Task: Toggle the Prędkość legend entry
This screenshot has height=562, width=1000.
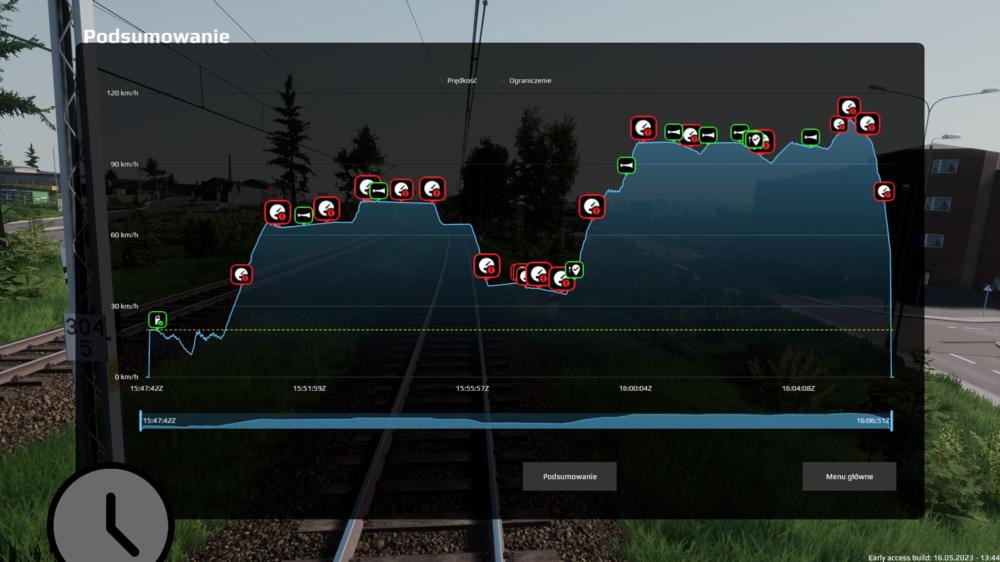Action: pos(462,80)
